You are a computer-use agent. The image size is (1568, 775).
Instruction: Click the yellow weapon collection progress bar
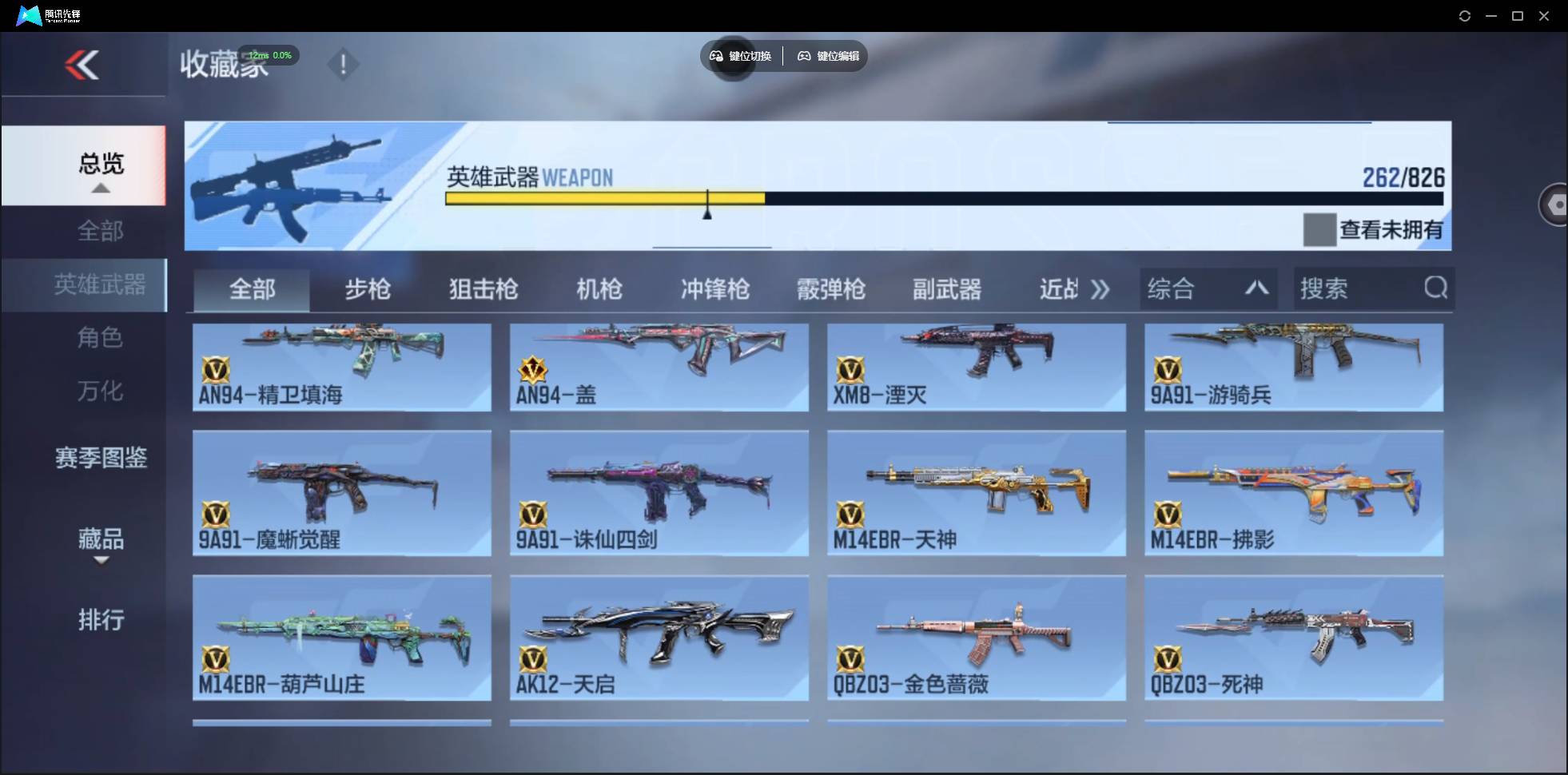(605, 199)
